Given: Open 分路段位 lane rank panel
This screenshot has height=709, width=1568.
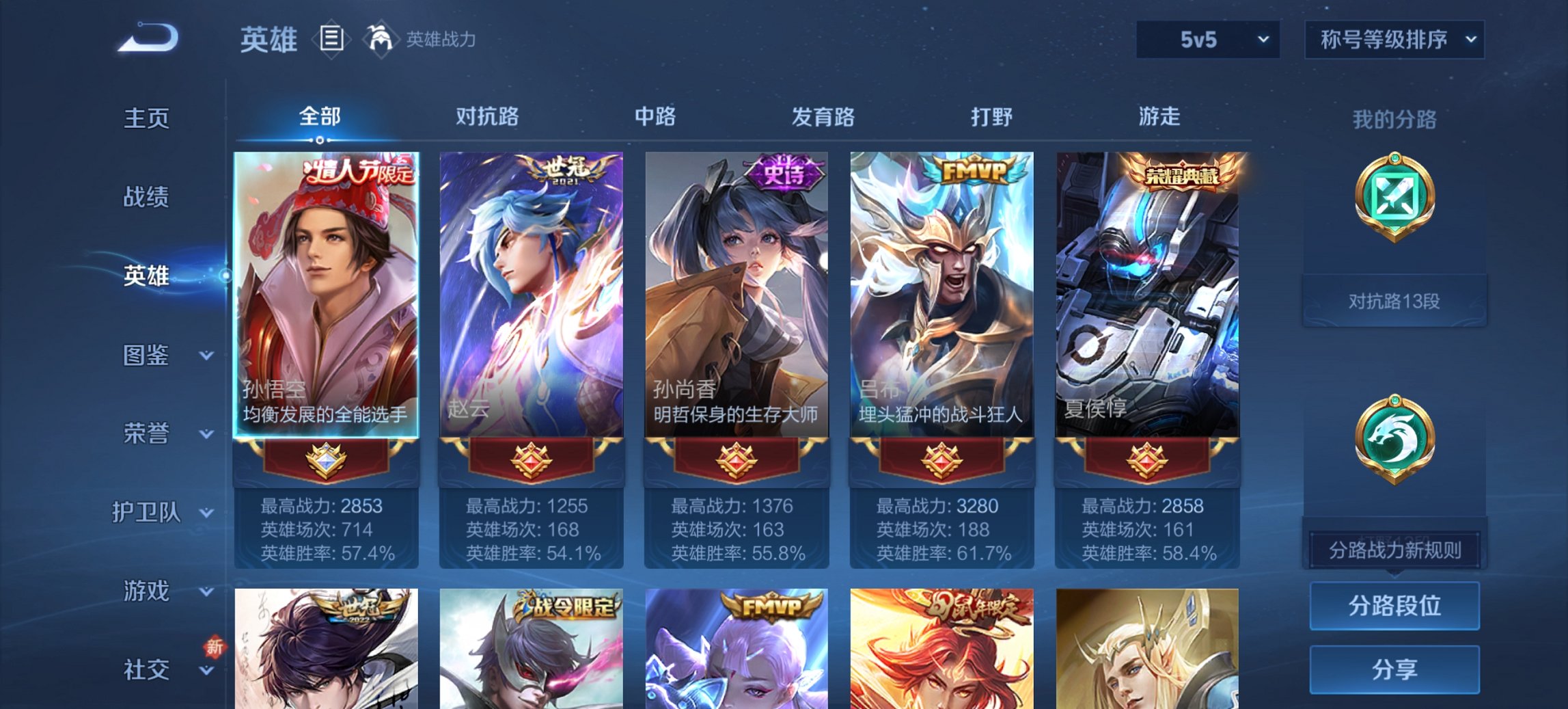Looking at the screenshot, I should [x=1394, y=606].
